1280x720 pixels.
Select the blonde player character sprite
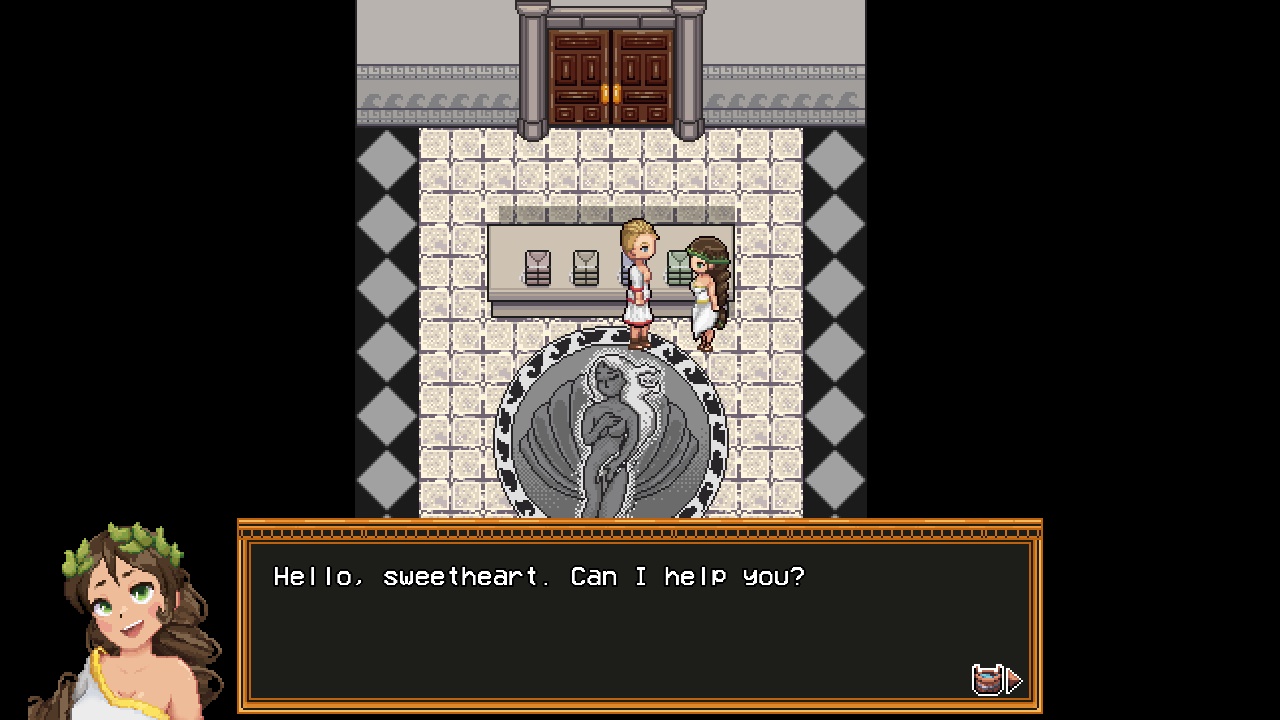(638, 280)
